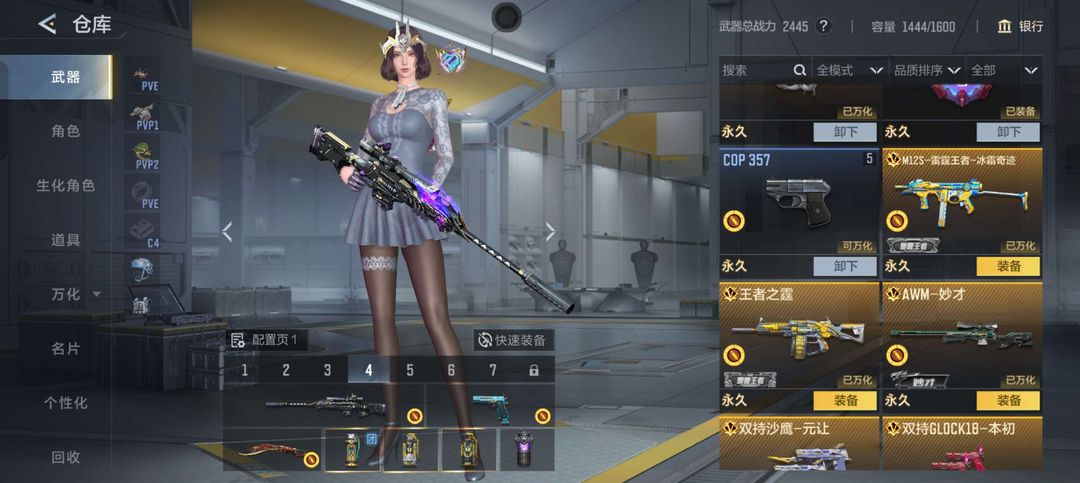Screen dimensions: 1080x483
Task: Open the 全模式 mode dropdown
Action: coord(849,70)
